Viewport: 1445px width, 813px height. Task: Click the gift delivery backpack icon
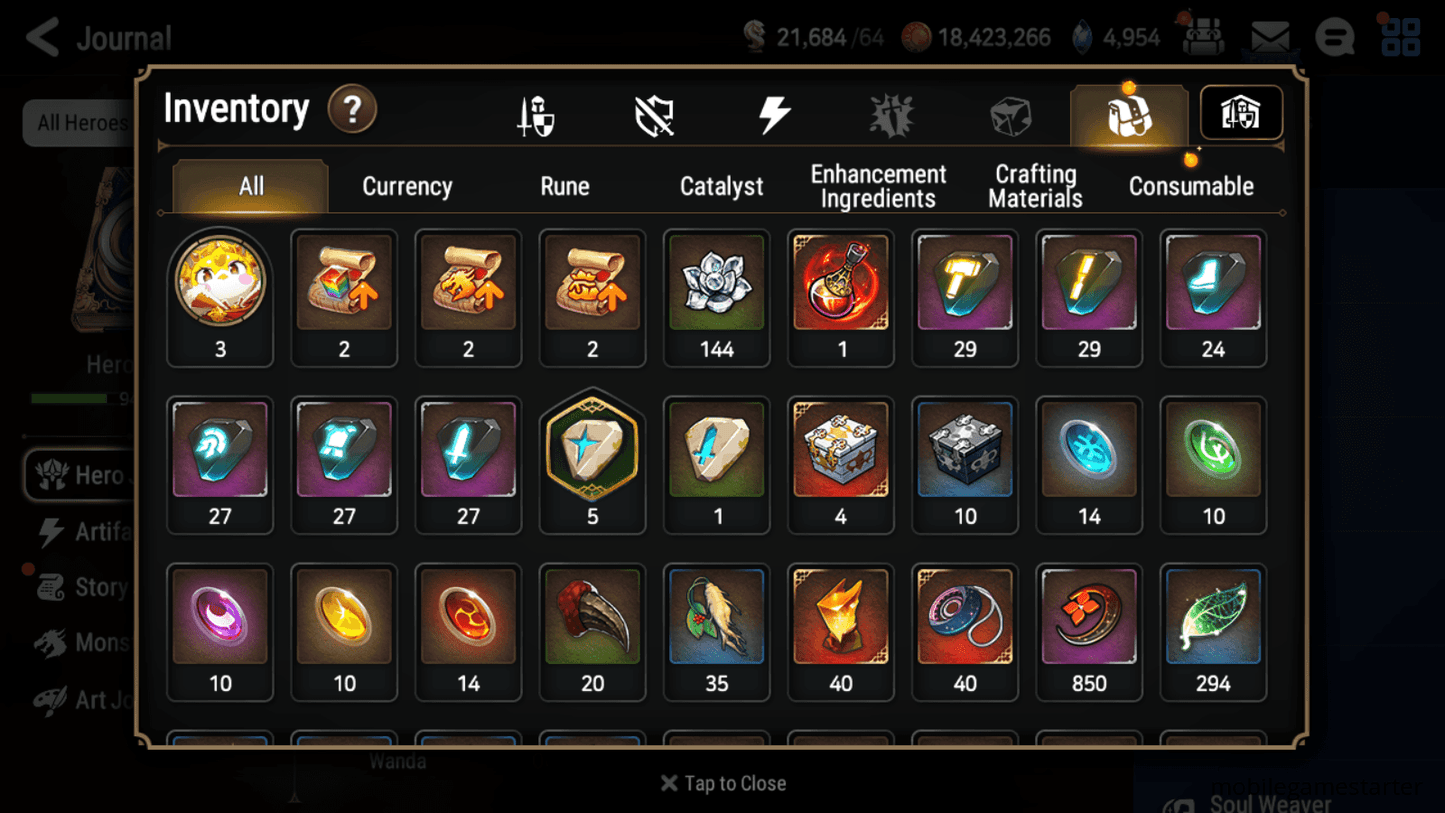[1203, 37]
